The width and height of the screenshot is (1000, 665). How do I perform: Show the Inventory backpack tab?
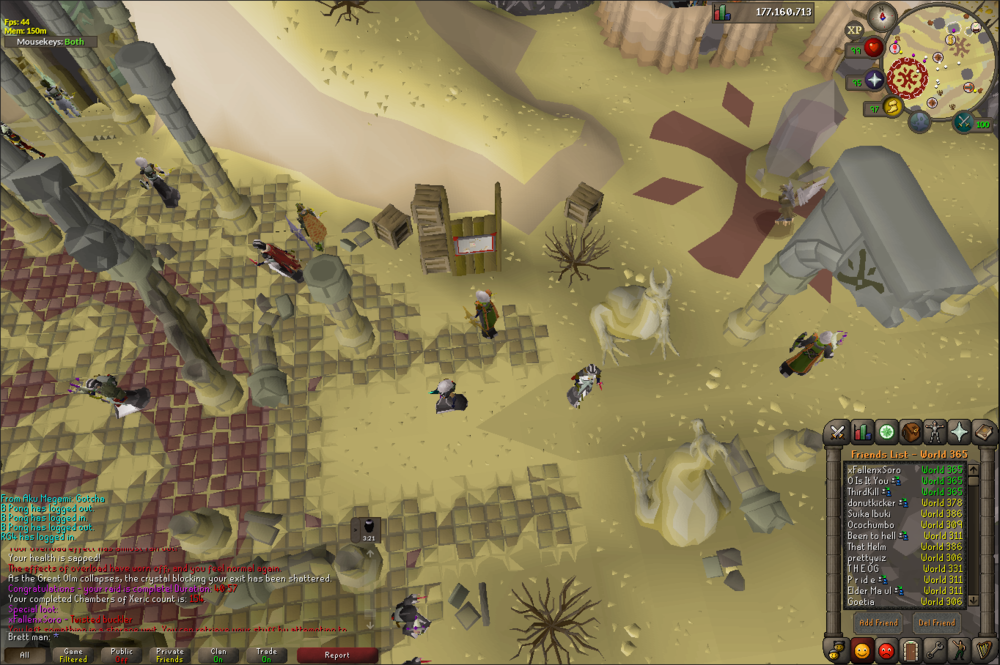pos(910,432)
